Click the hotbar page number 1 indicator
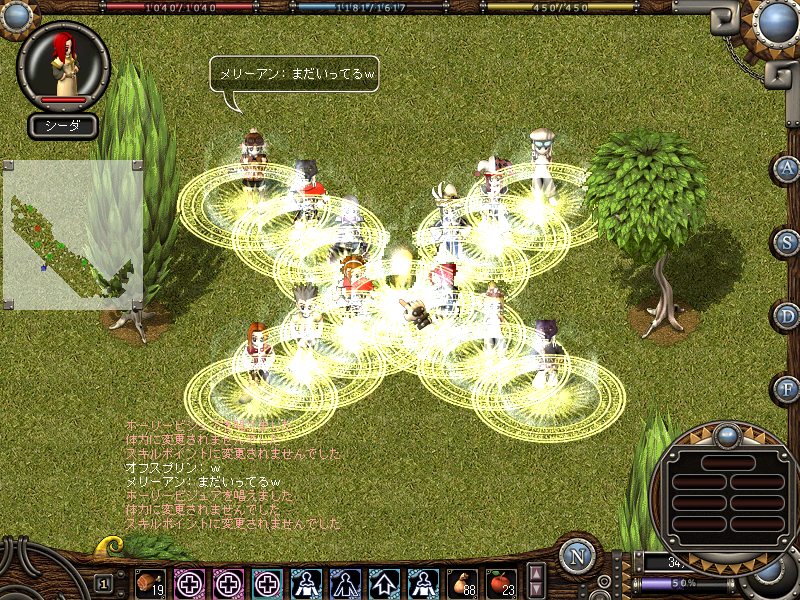The image size is (800, 600). pyautogui.click(x=104, y=582)
